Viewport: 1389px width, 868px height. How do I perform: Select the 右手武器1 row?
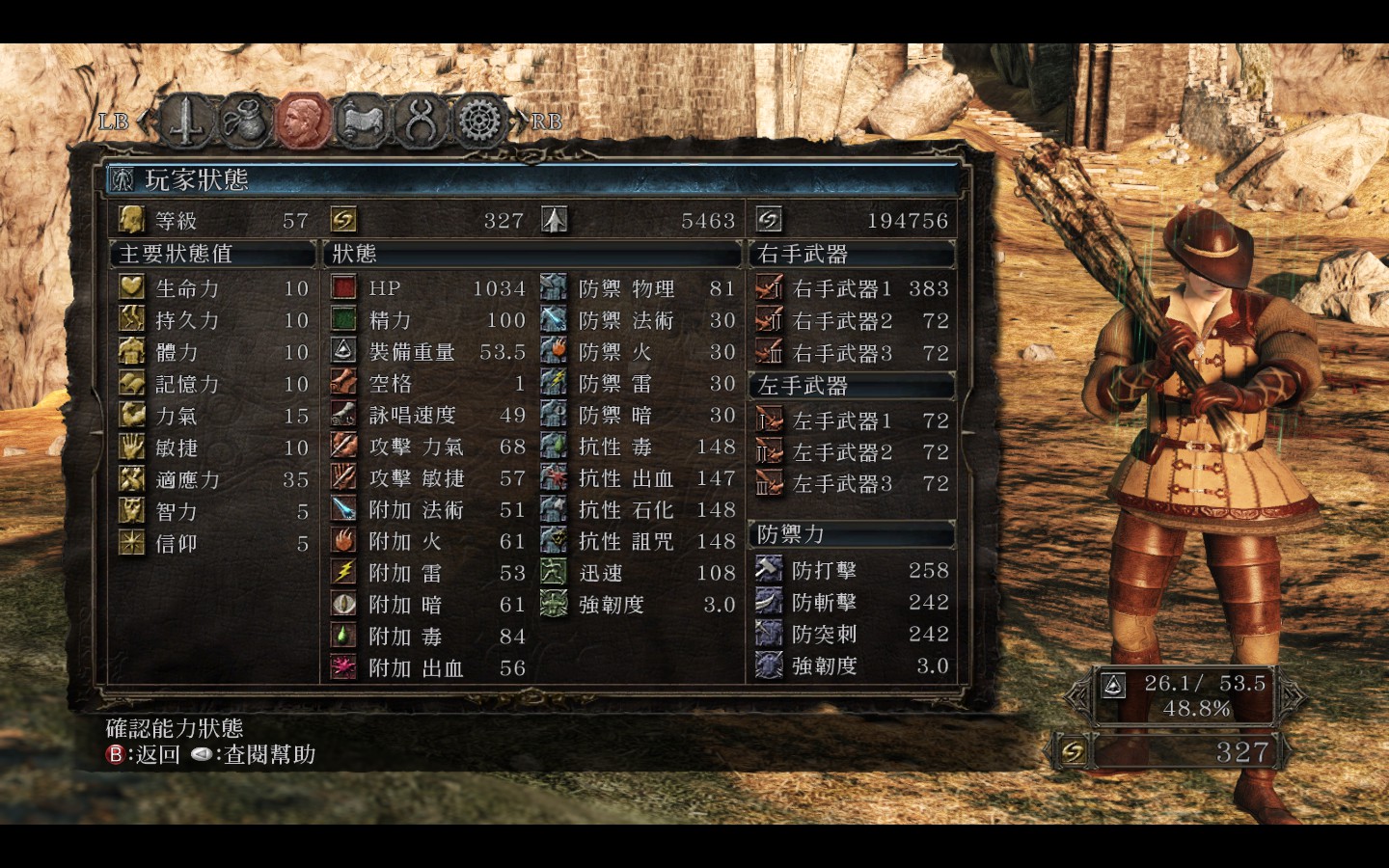pyautogui.click(x=852, y=288)
